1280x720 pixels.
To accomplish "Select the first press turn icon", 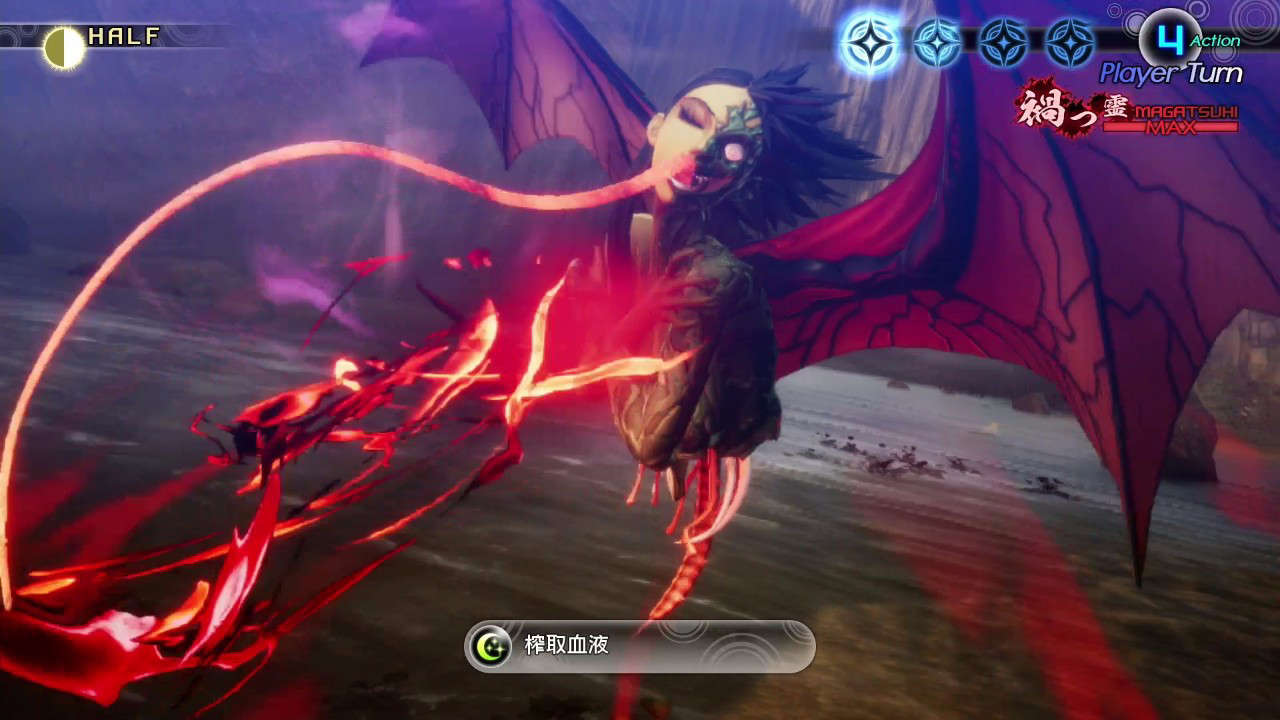I will click(872, 40).
